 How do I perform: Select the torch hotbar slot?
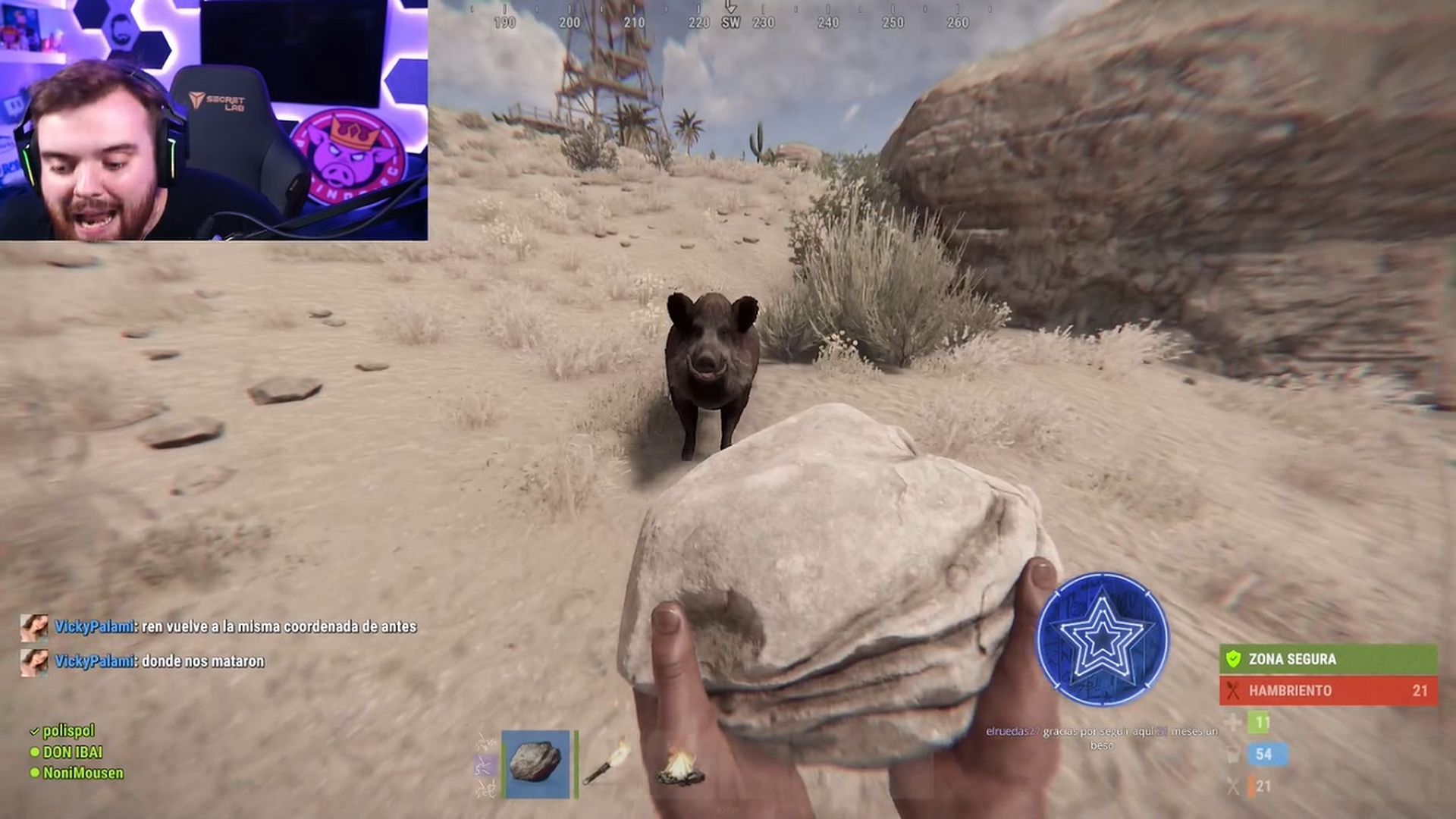tap(607, 764)
